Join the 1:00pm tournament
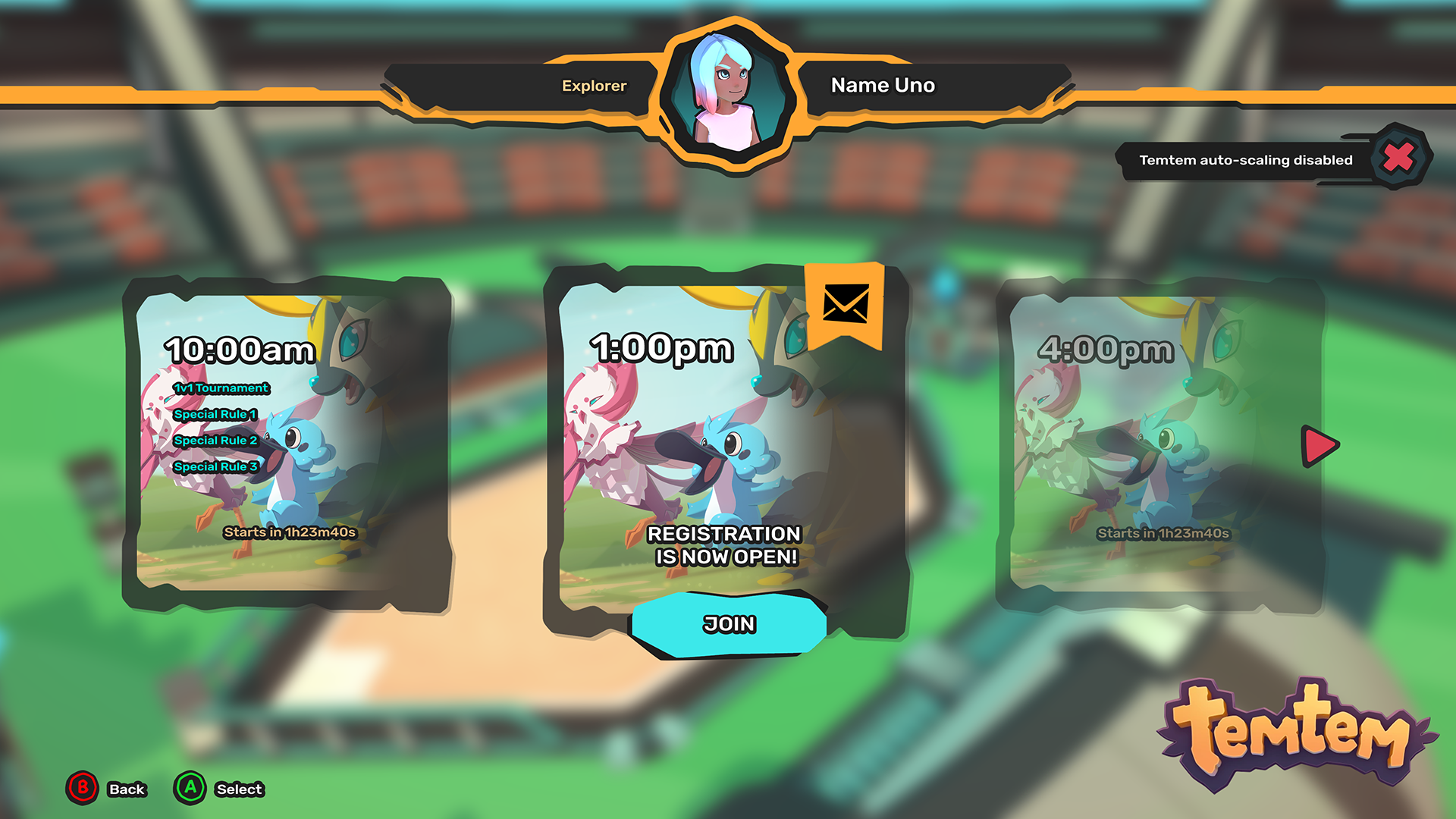The width and height of the screenshot is (1456, 819). (x=729, y=624)
